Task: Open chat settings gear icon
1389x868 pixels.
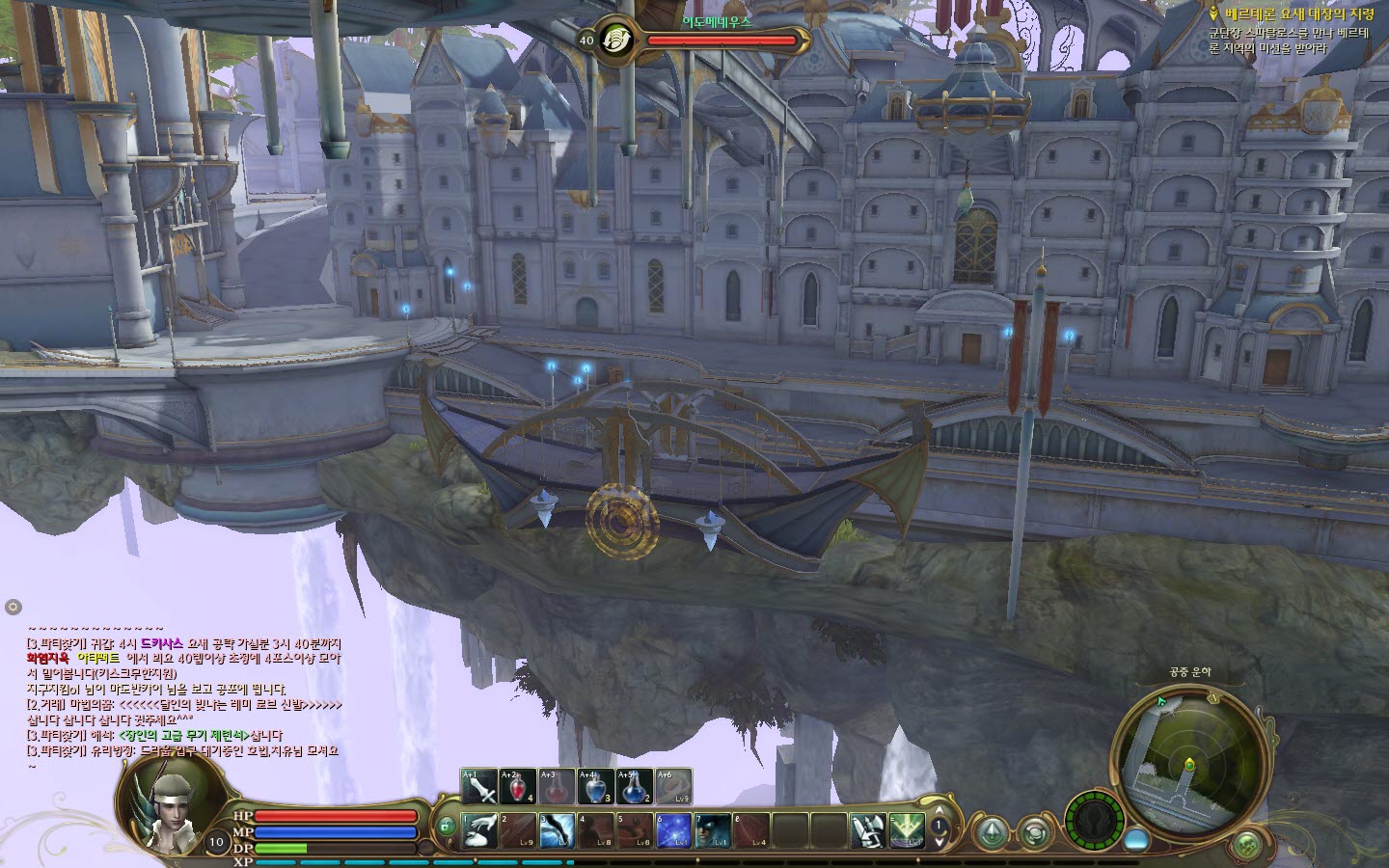Action: (x=13, y=607)
